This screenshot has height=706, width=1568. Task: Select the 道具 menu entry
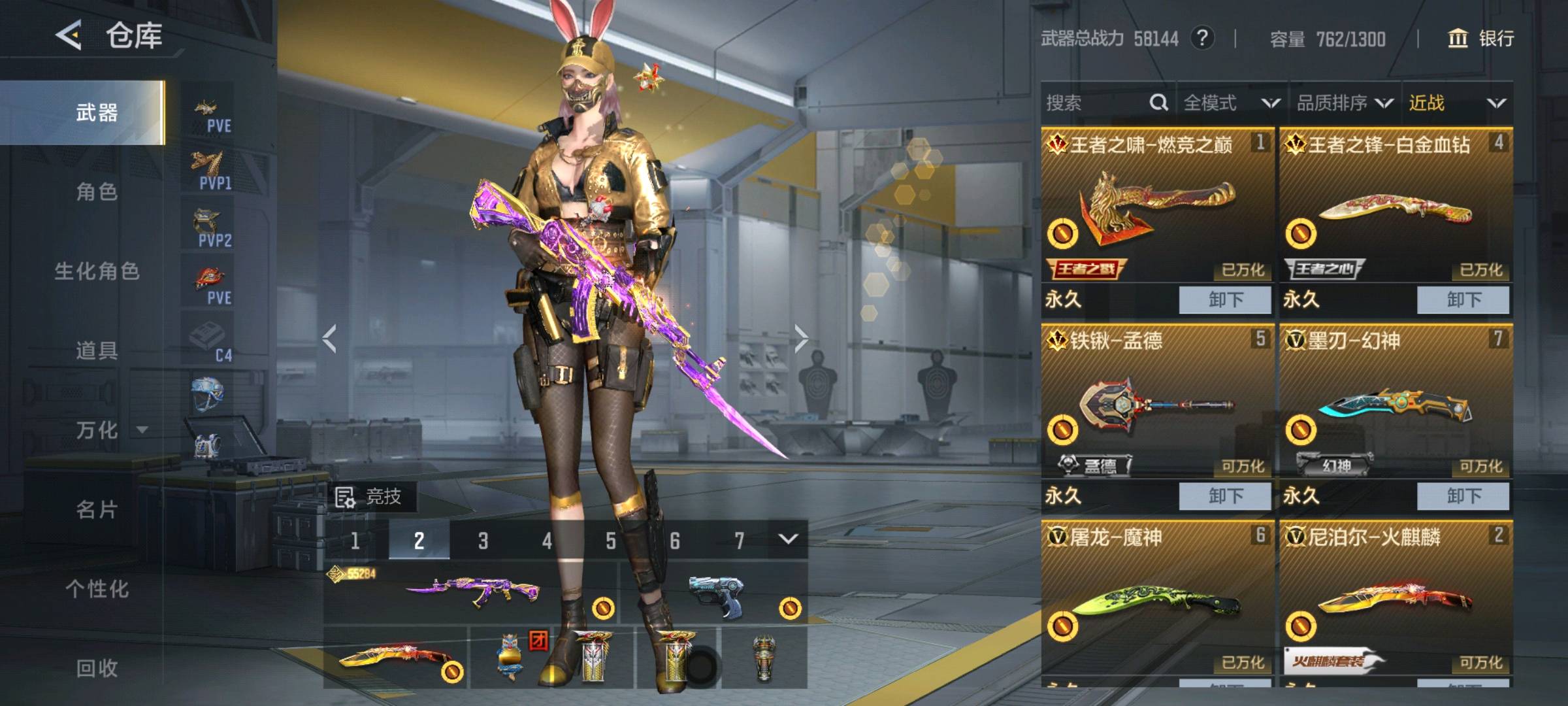coord(97,350)
